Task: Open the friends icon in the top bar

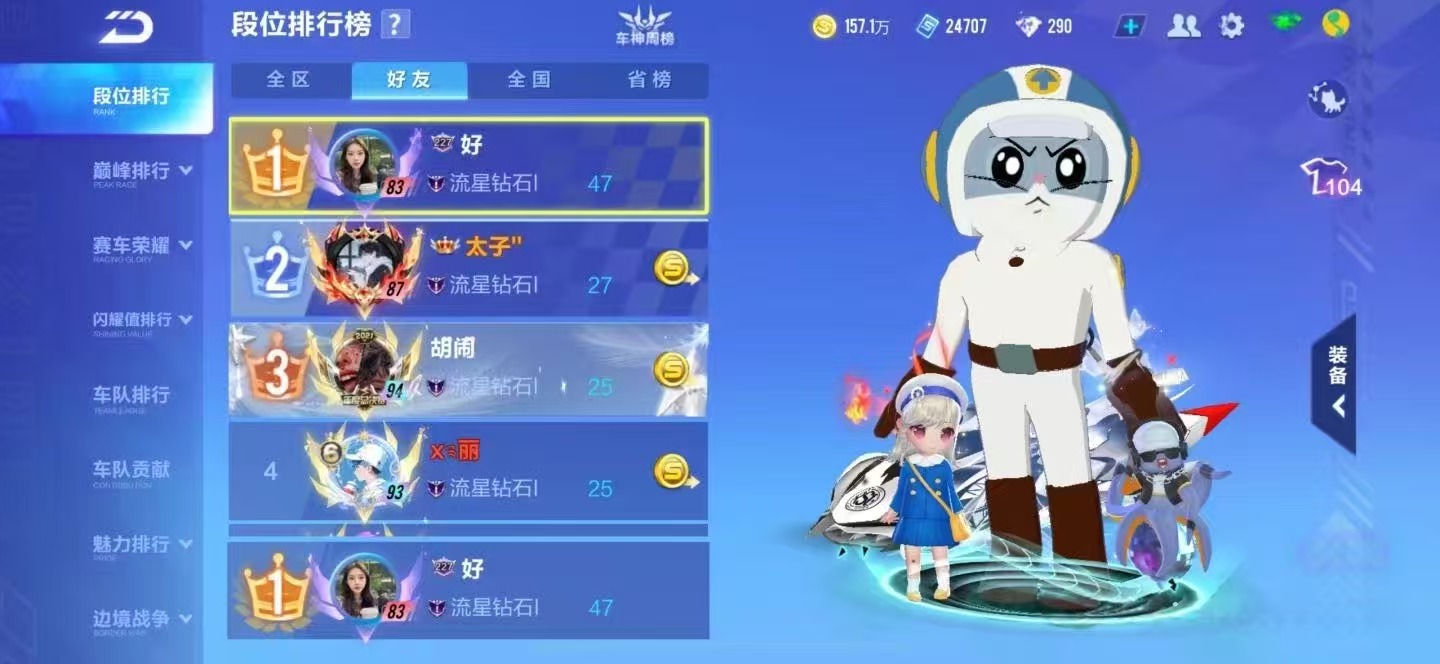Action: (x=1184, y=27)
